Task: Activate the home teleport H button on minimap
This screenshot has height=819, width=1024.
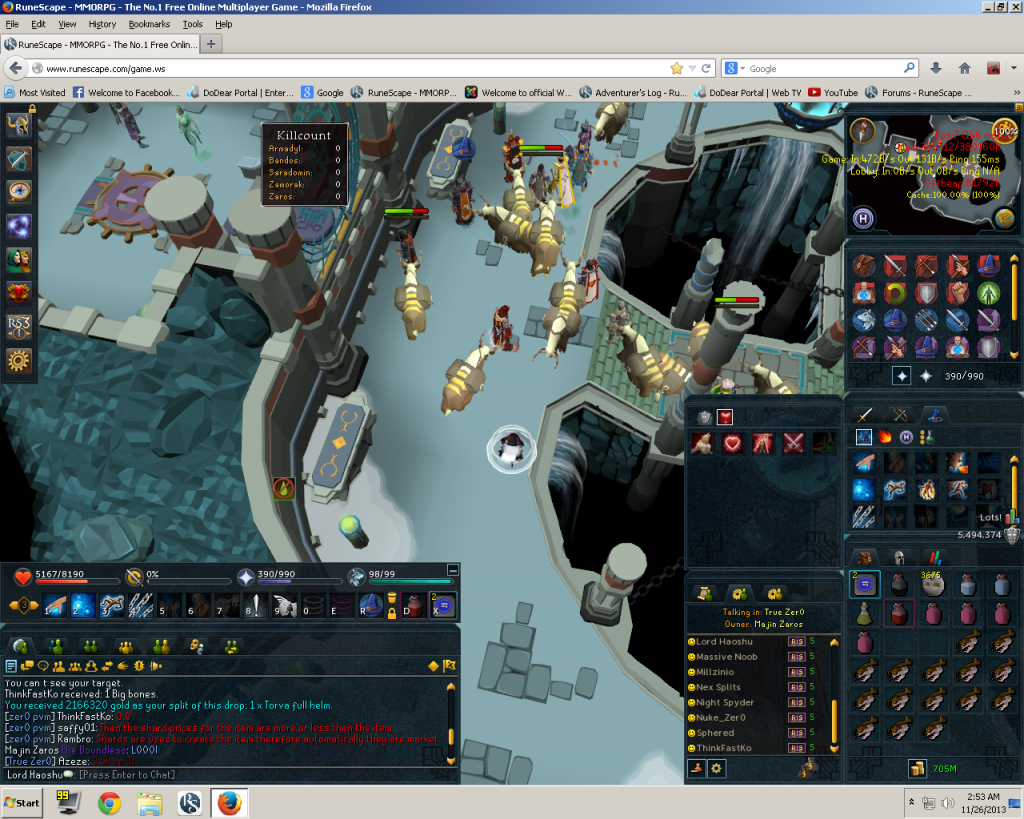Action: click(x=863, y=218)
